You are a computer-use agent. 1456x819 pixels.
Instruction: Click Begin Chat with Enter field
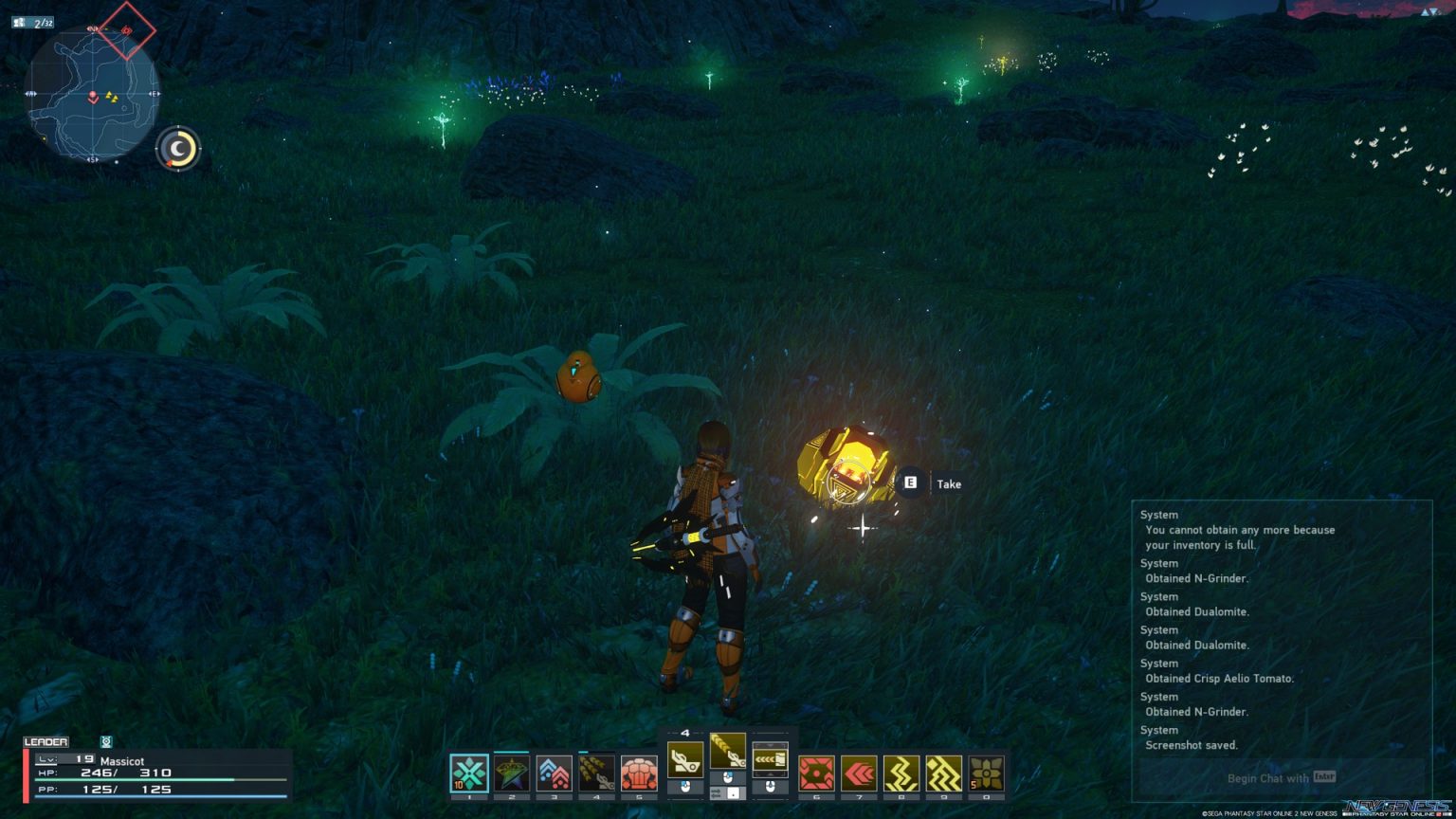[x=1280, y=777]
